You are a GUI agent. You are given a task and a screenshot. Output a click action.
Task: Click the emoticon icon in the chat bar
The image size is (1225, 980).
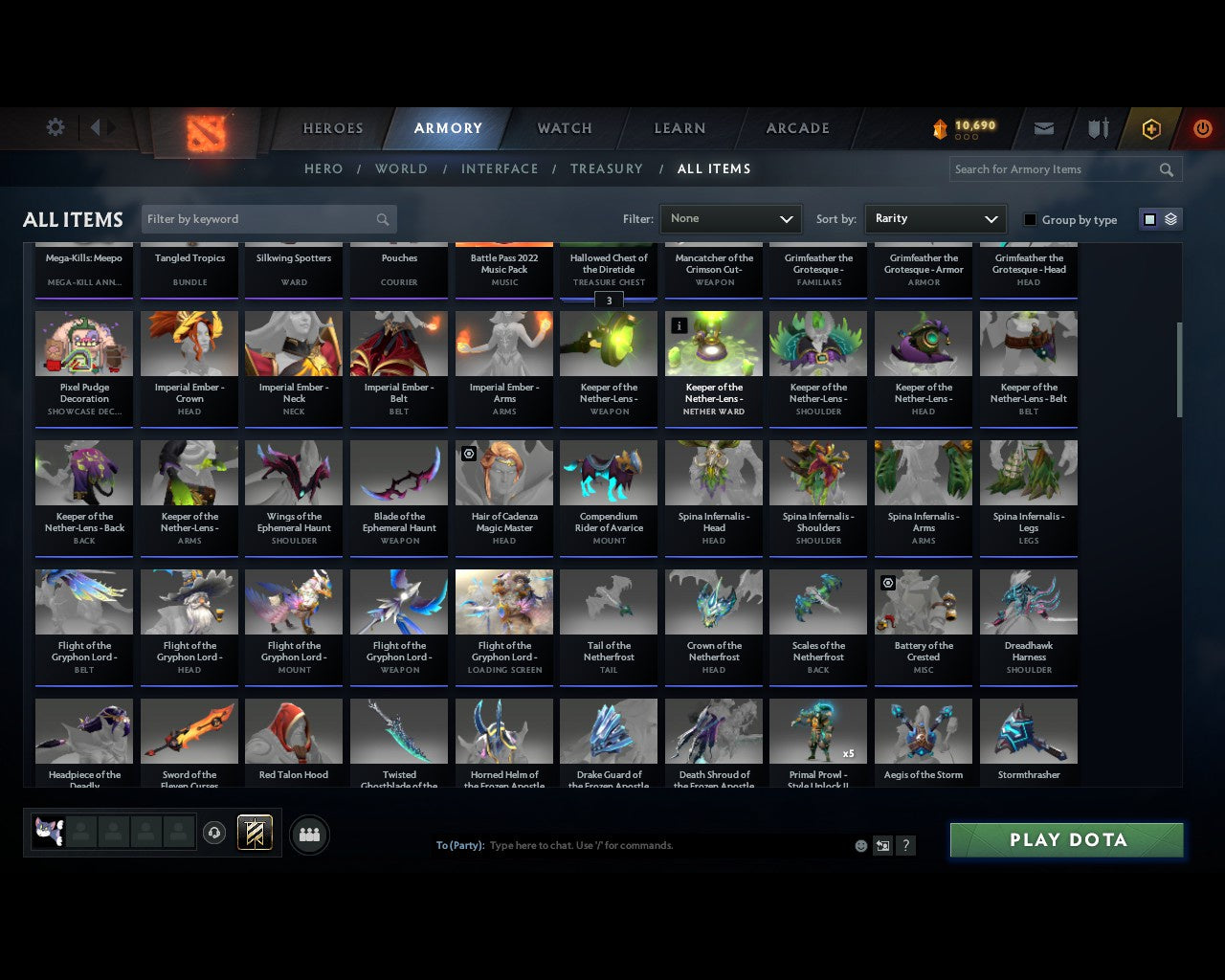click(860, 846)
